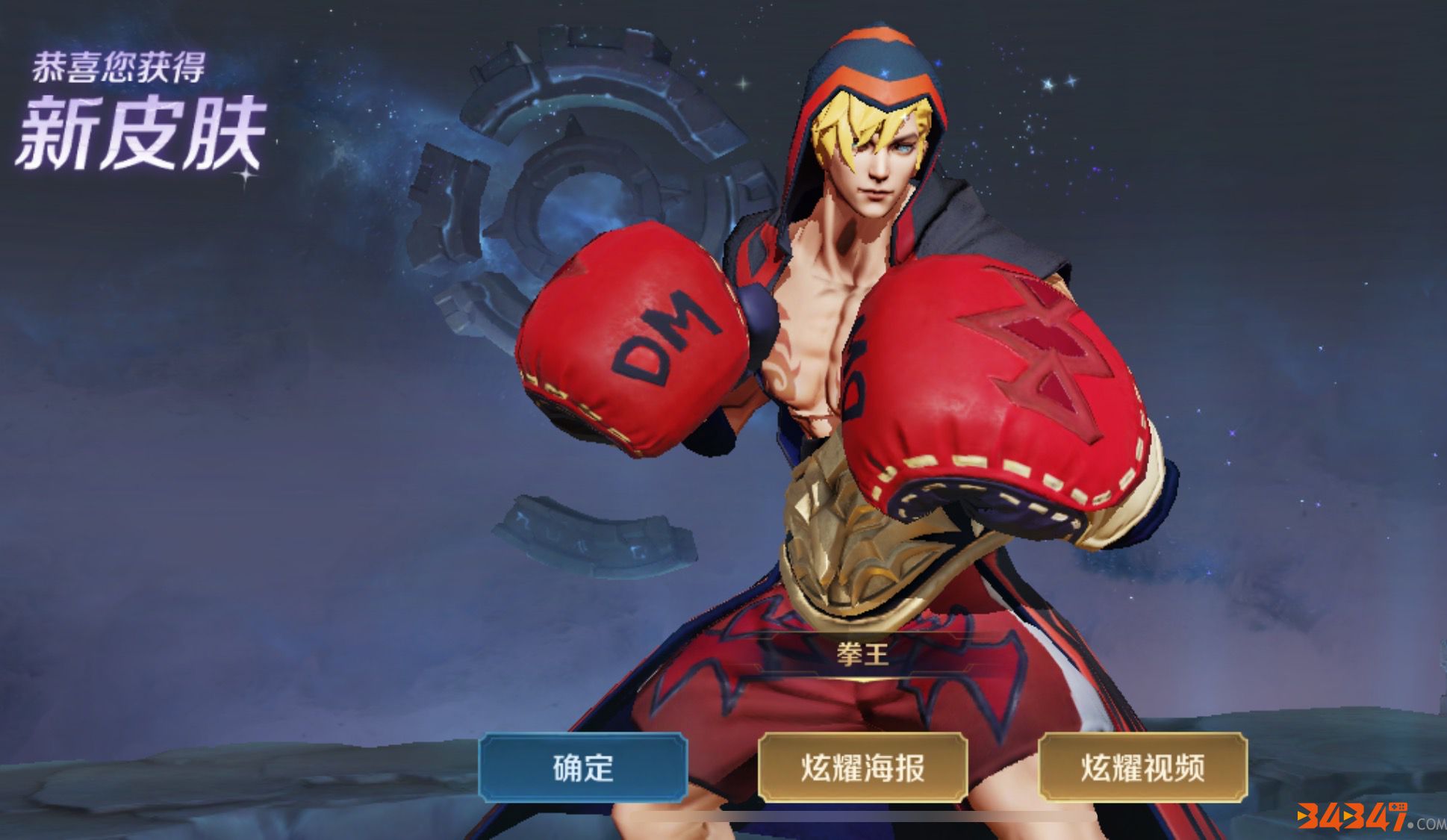Click the orange gamepad icon in the watermark
Image resolution: width=1447 pixels, height=840 pixels.
(x=1398, y=807)
